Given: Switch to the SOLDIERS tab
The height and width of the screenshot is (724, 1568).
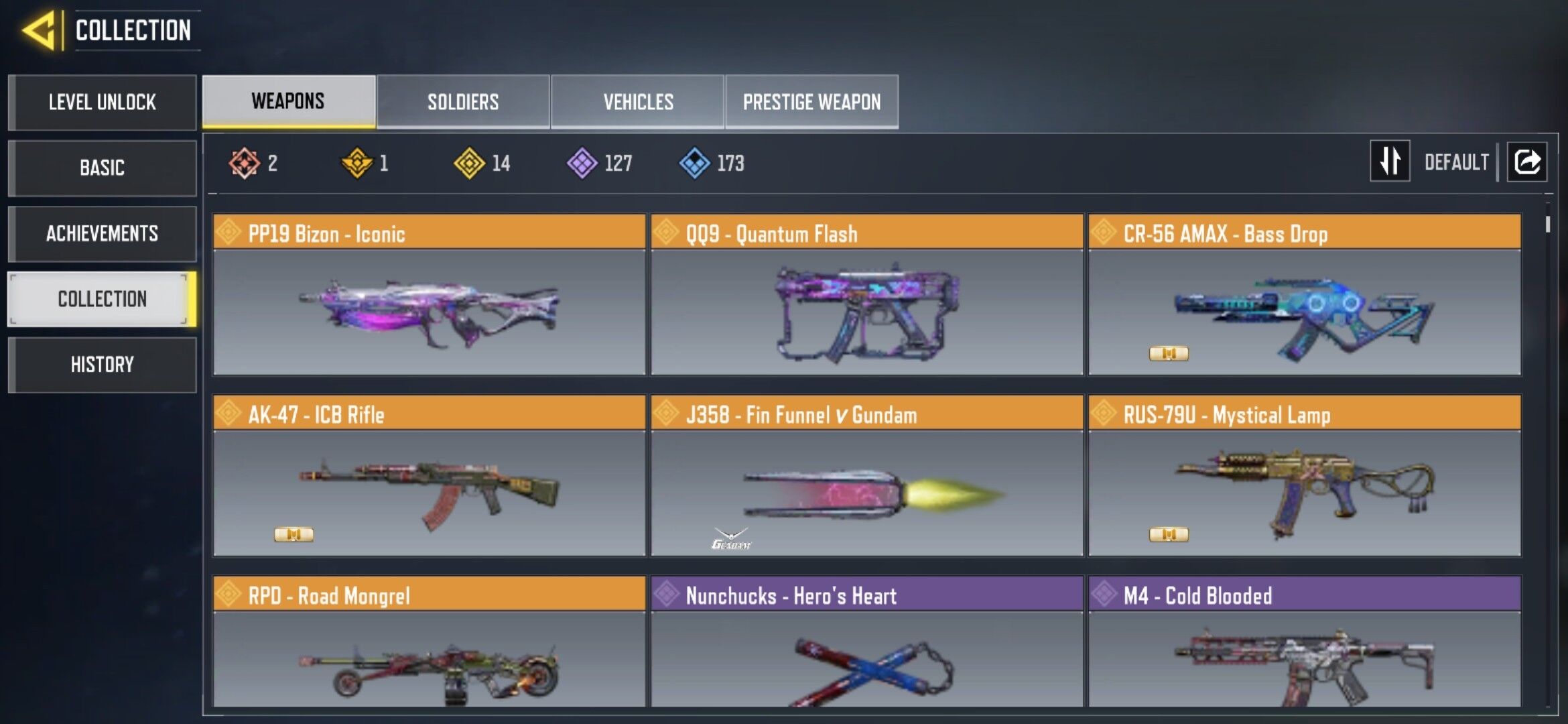Looking at the screenshot, I should [462, 101].
